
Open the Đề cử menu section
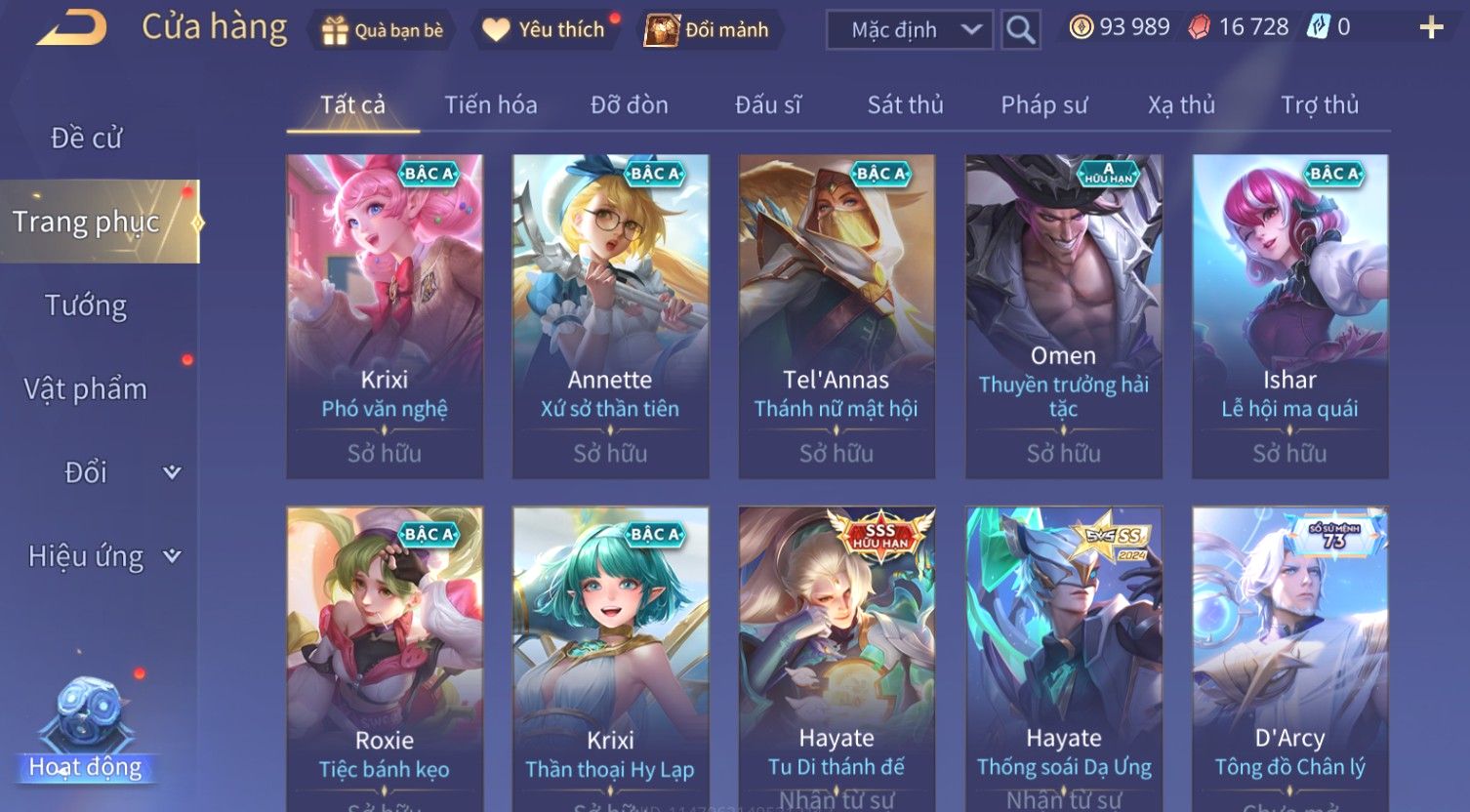(x=86, y=139)
